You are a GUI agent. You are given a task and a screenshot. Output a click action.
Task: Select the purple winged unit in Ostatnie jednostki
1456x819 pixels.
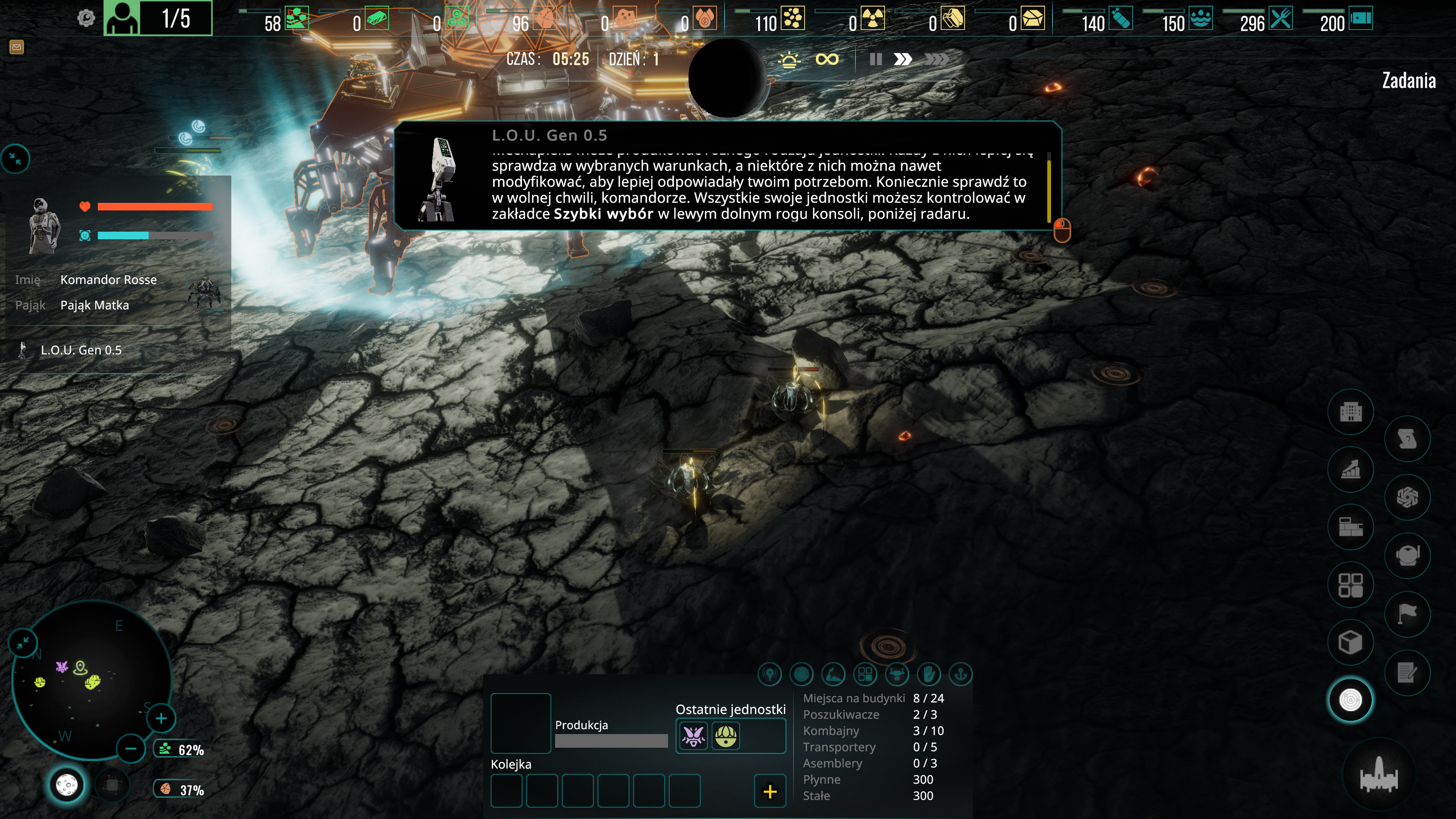pyautogui.click(x=693, y=736)
